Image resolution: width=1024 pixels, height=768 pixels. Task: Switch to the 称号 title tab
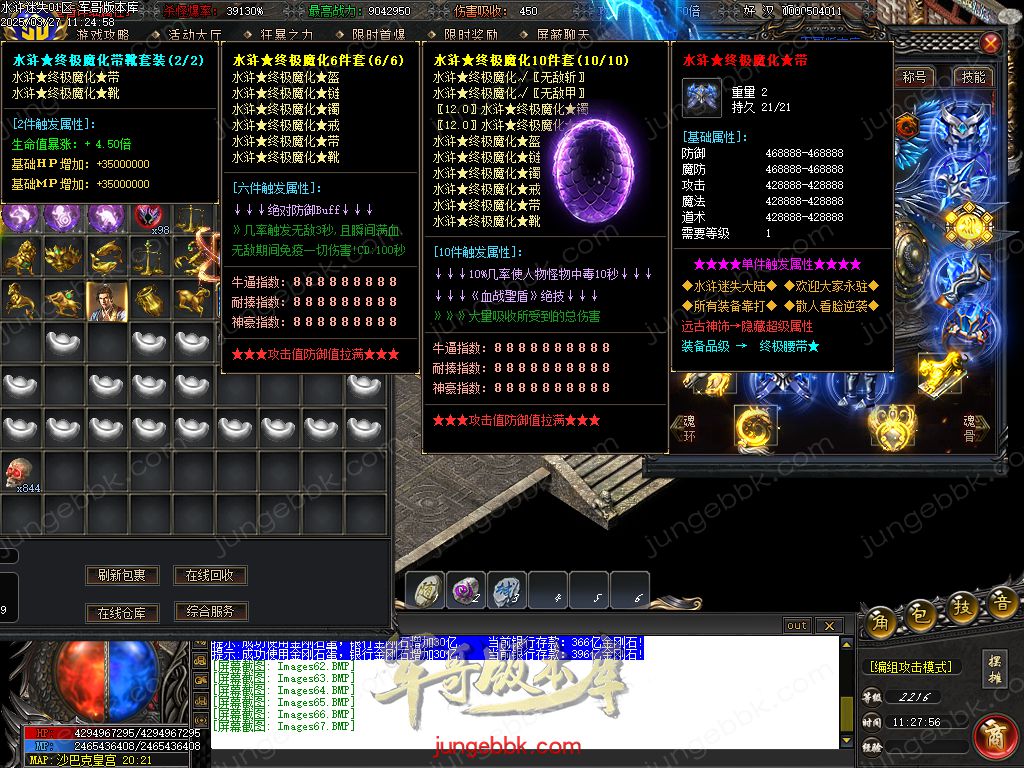click(914, 77)
